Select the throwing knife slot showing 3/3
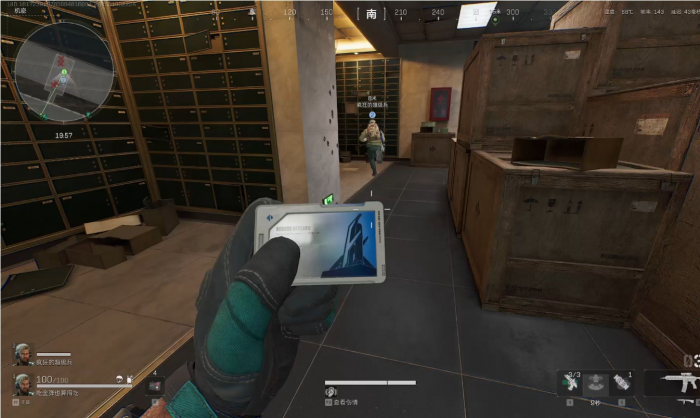 tap(571, 383)
